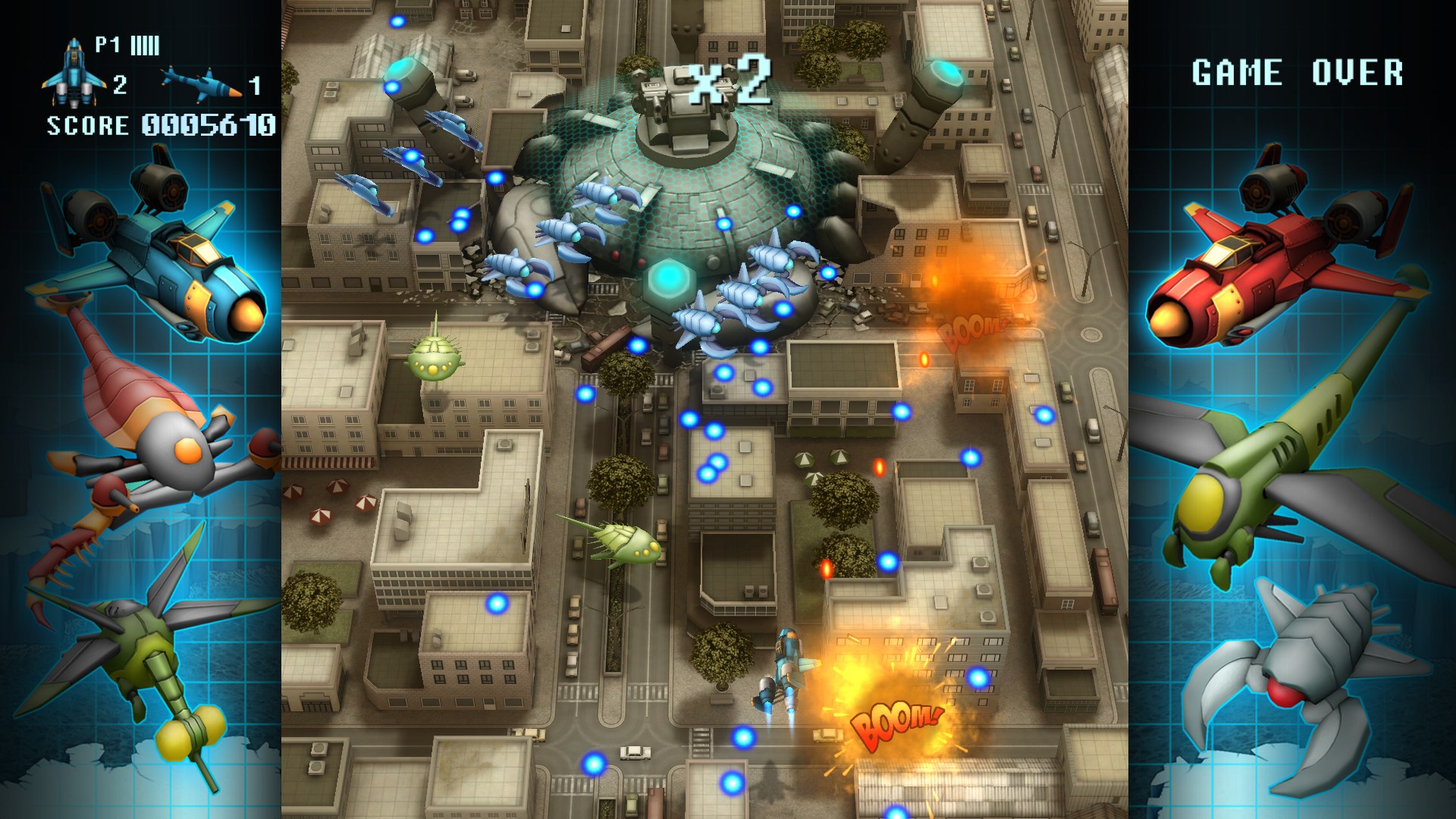Click the GAME OVER banner

click(1298, 72)
